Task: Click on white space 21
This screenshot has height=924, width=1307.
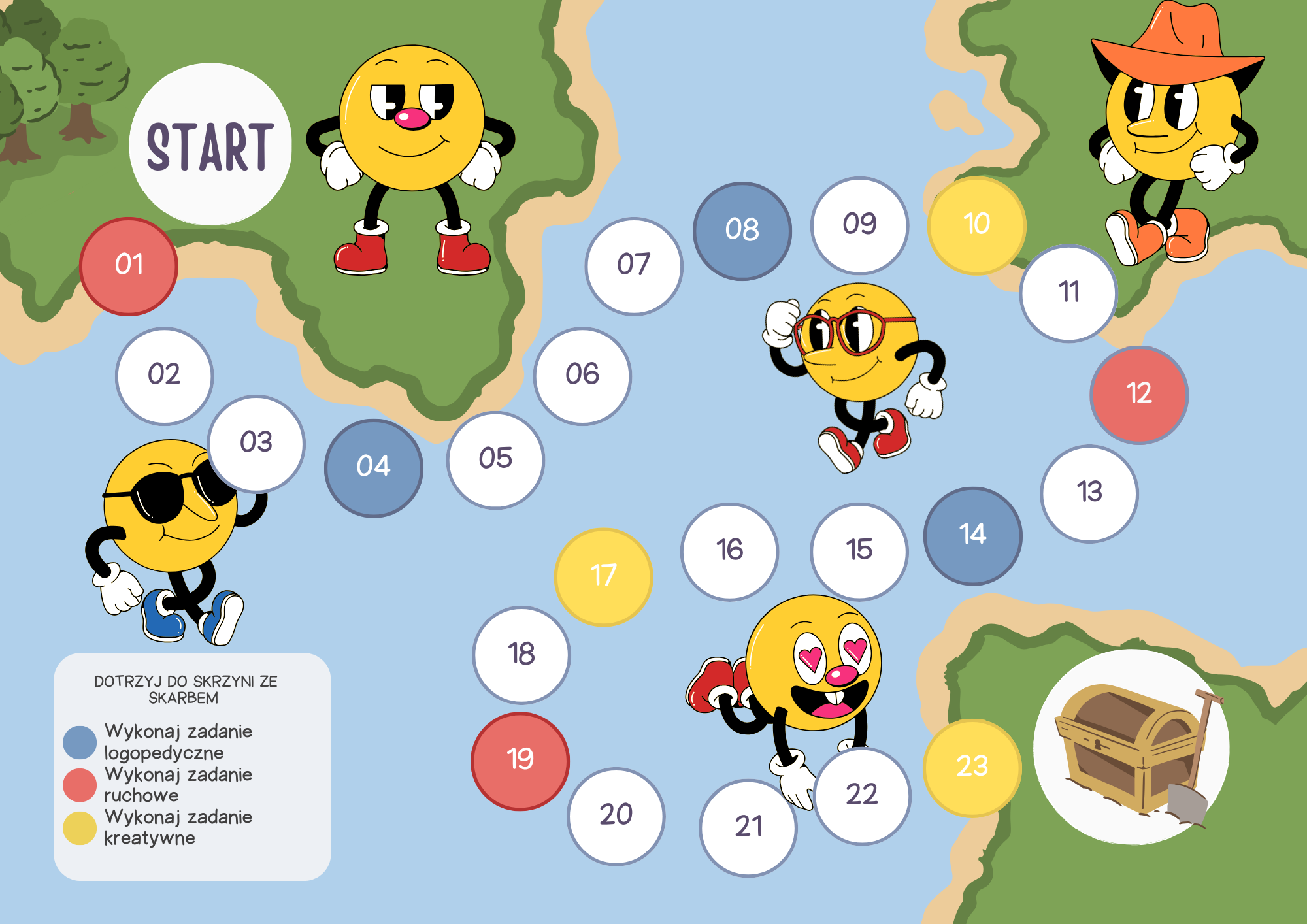Action: pyautogui.click(x=748, y=827)
